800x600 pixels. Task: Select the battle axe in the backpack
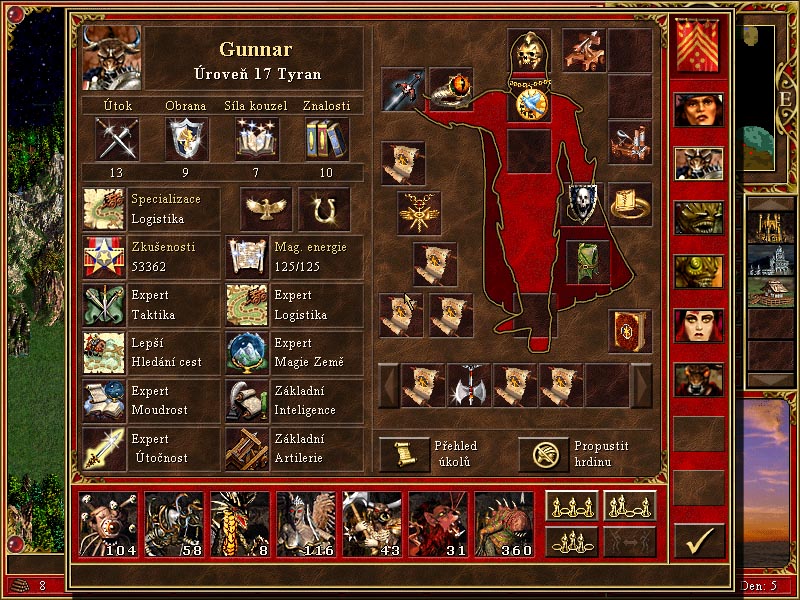(x=469, y=385)
